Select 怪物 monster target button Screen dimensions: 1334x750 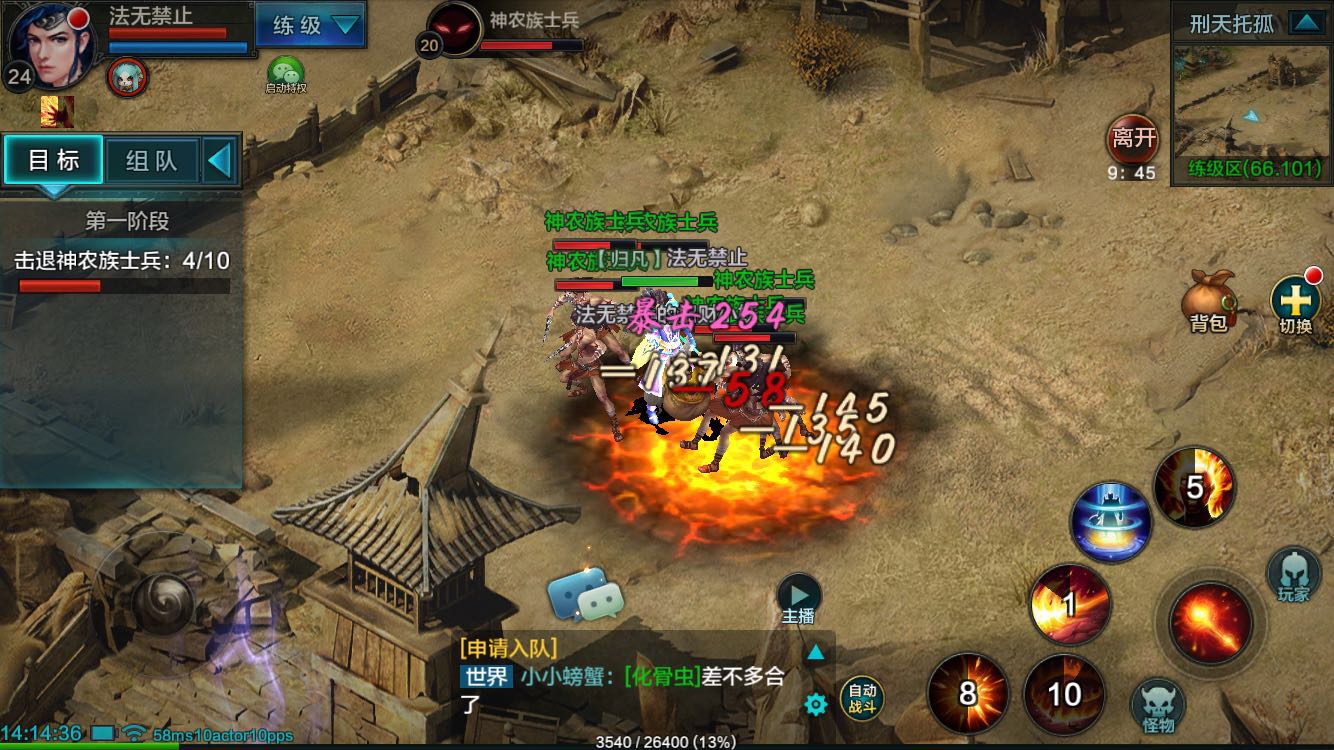click(x=1158, y=706)
